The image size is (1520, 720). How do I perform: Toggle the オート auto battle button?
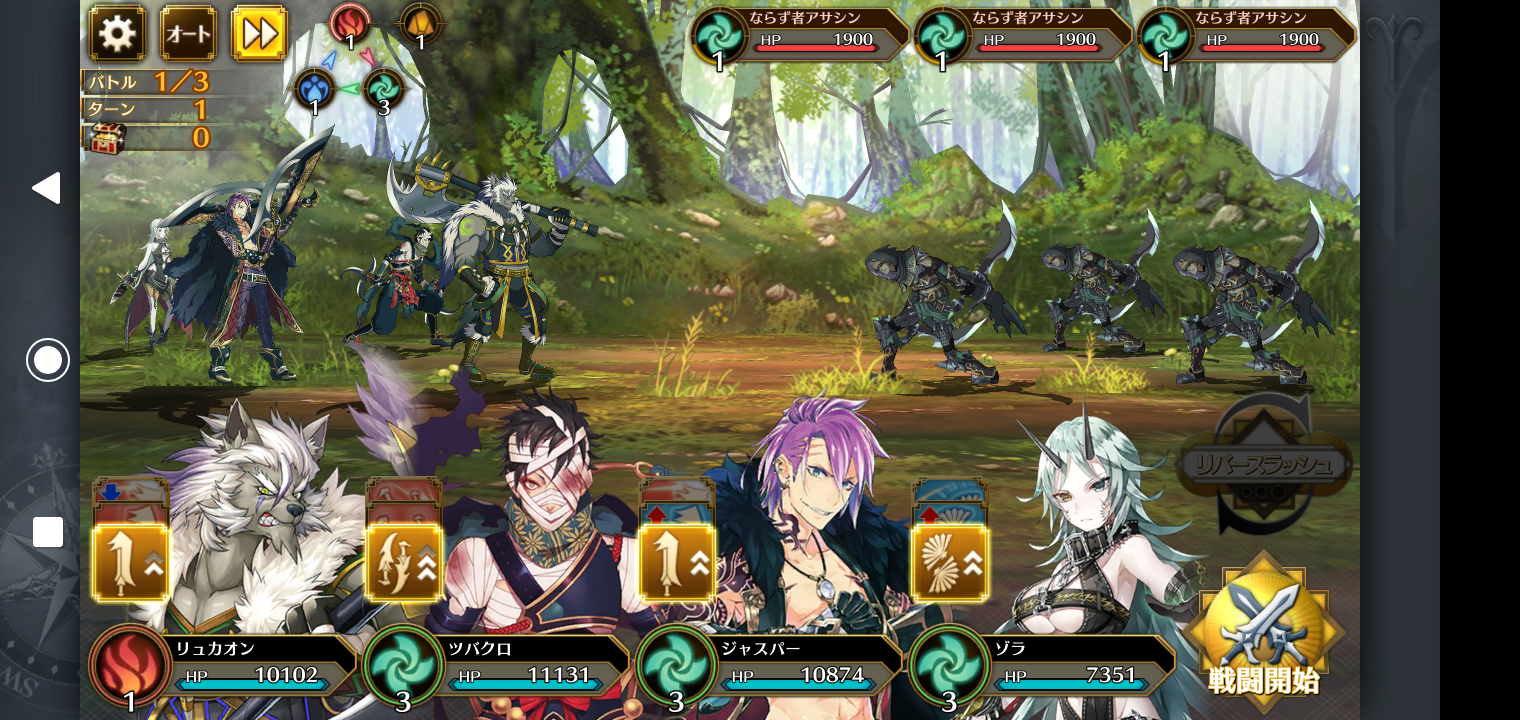pos(188,34)
